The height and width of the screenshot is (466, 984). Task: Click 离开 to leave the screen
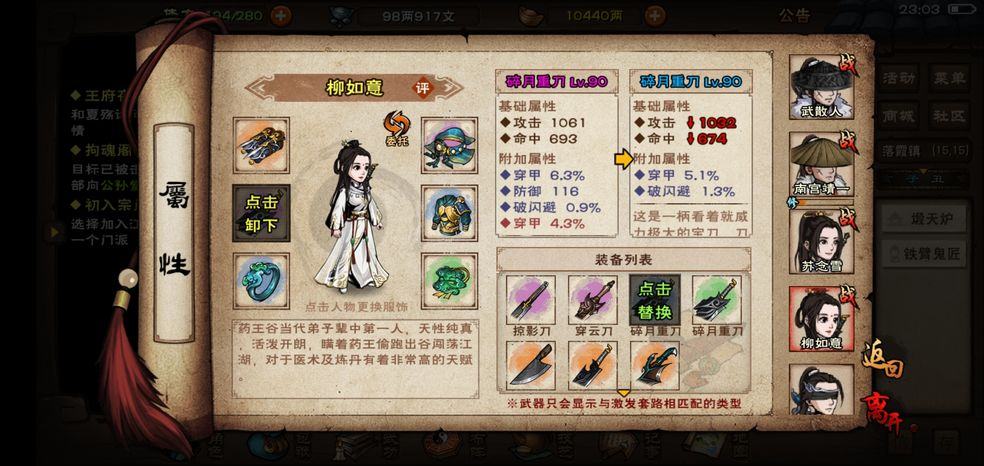pos(881,411)
